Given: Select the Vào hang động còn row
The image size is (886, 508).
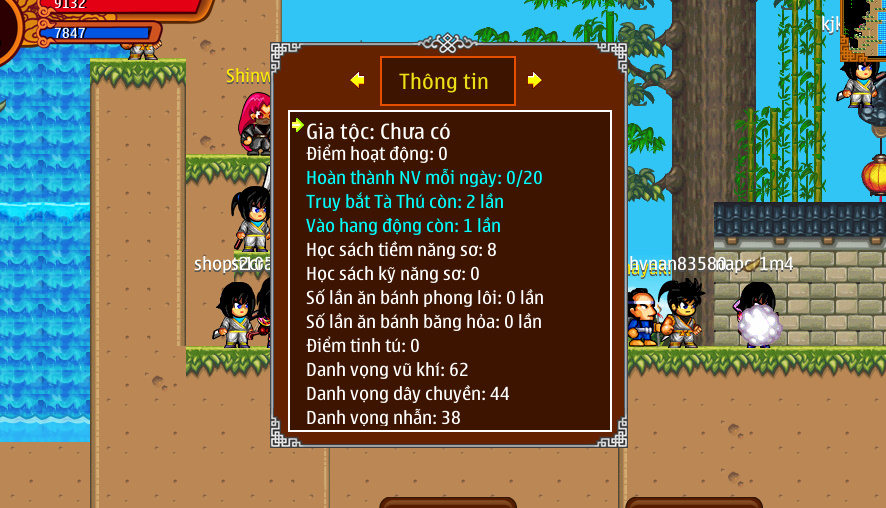Looking at the screenshot, I should [403, 226].
